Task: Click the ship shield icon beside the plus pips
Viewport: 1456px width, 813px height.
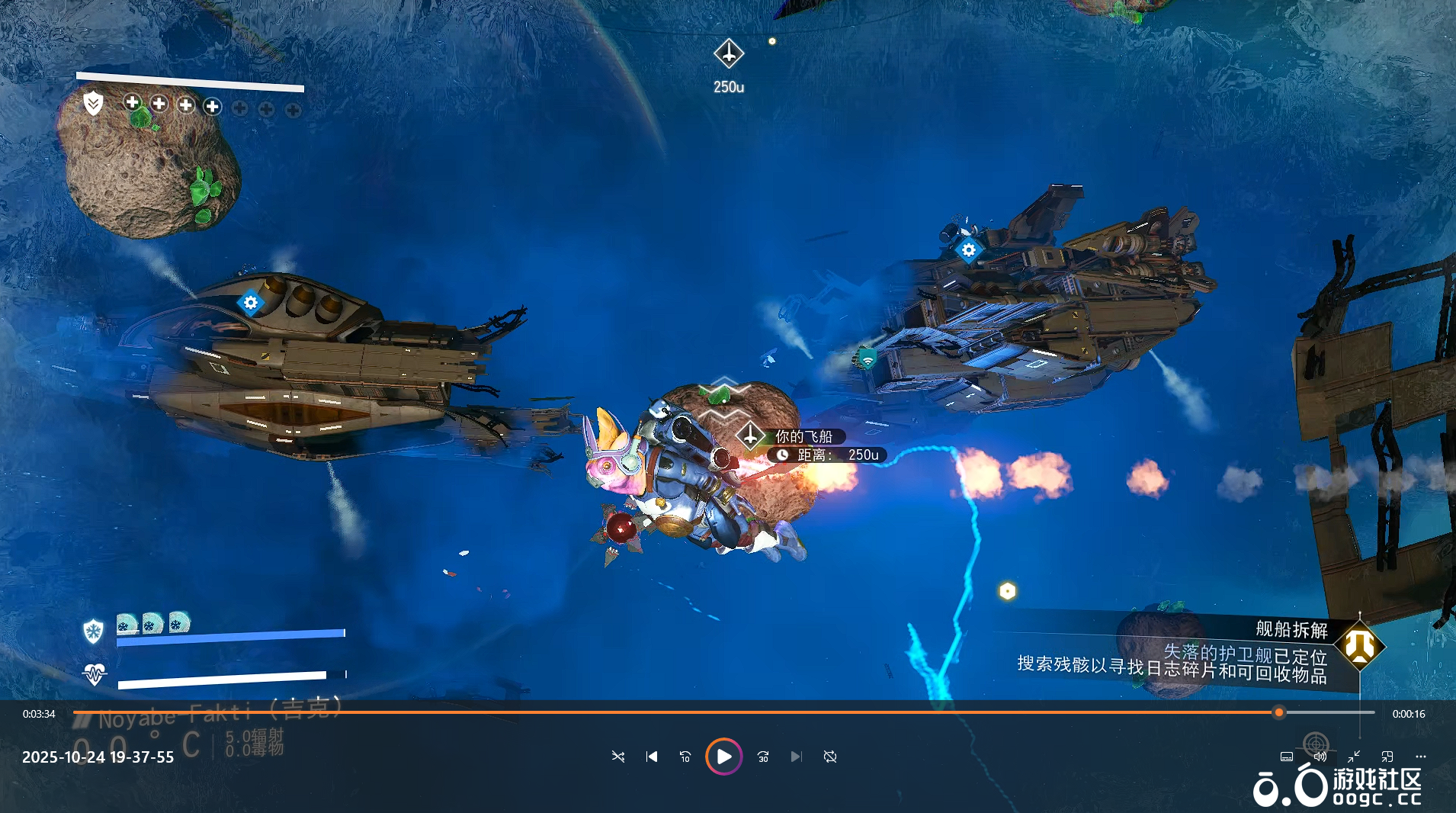Action: [93, 103]
